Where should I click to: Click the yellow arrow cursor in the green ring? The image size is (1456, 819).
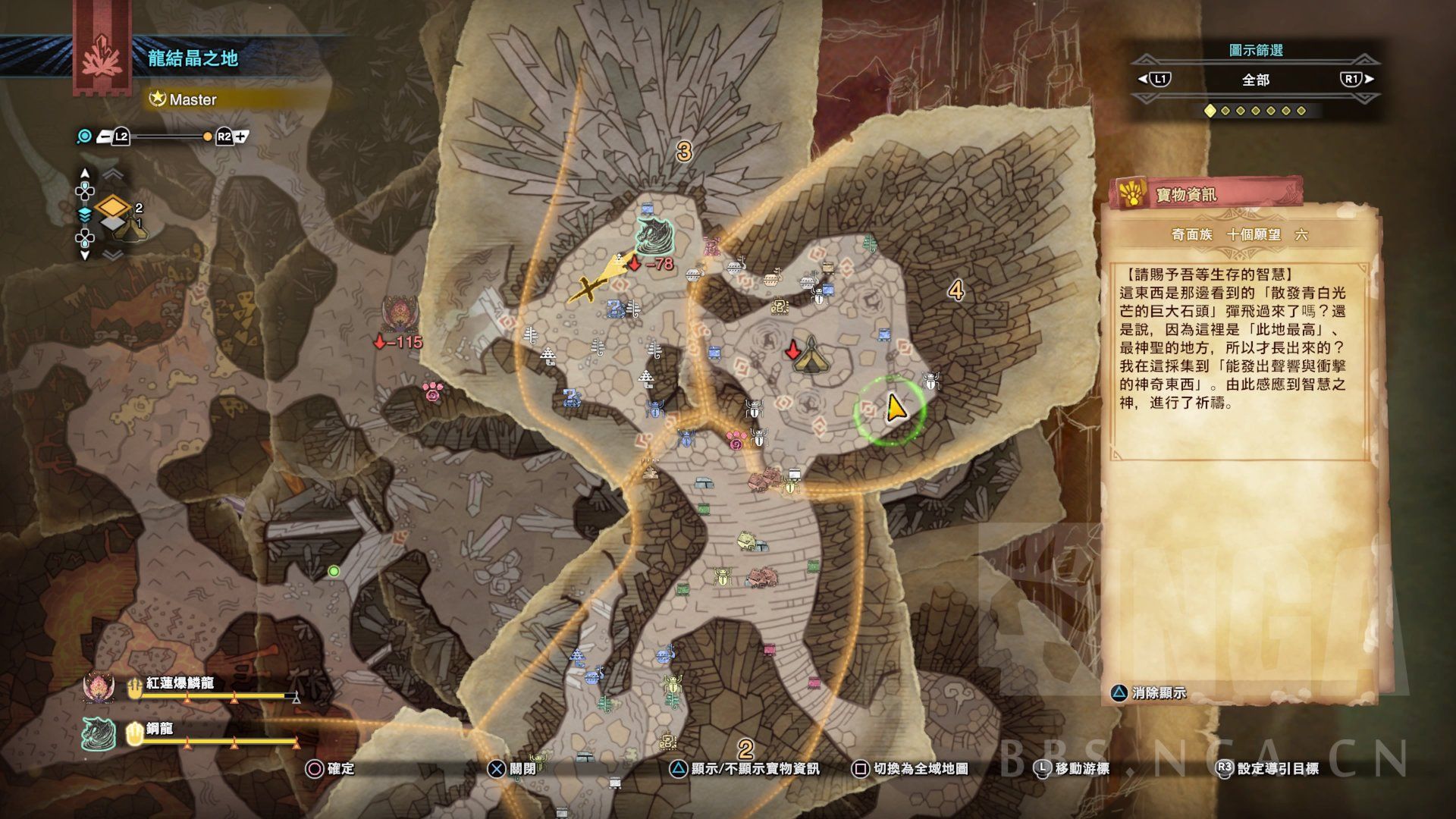pos(893,409)
